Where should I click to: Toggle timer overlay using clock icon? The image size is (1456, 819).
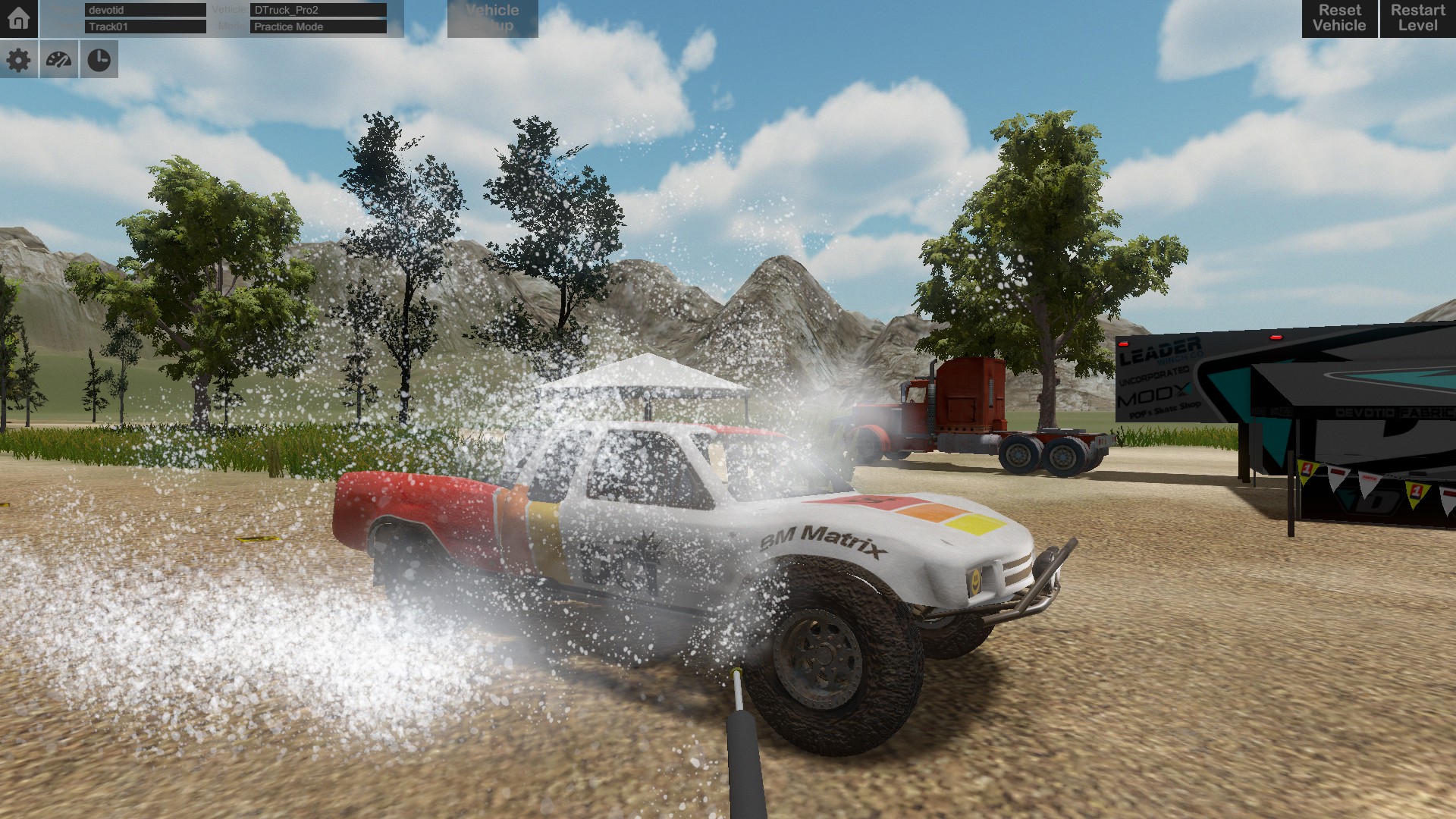[99, 60]
